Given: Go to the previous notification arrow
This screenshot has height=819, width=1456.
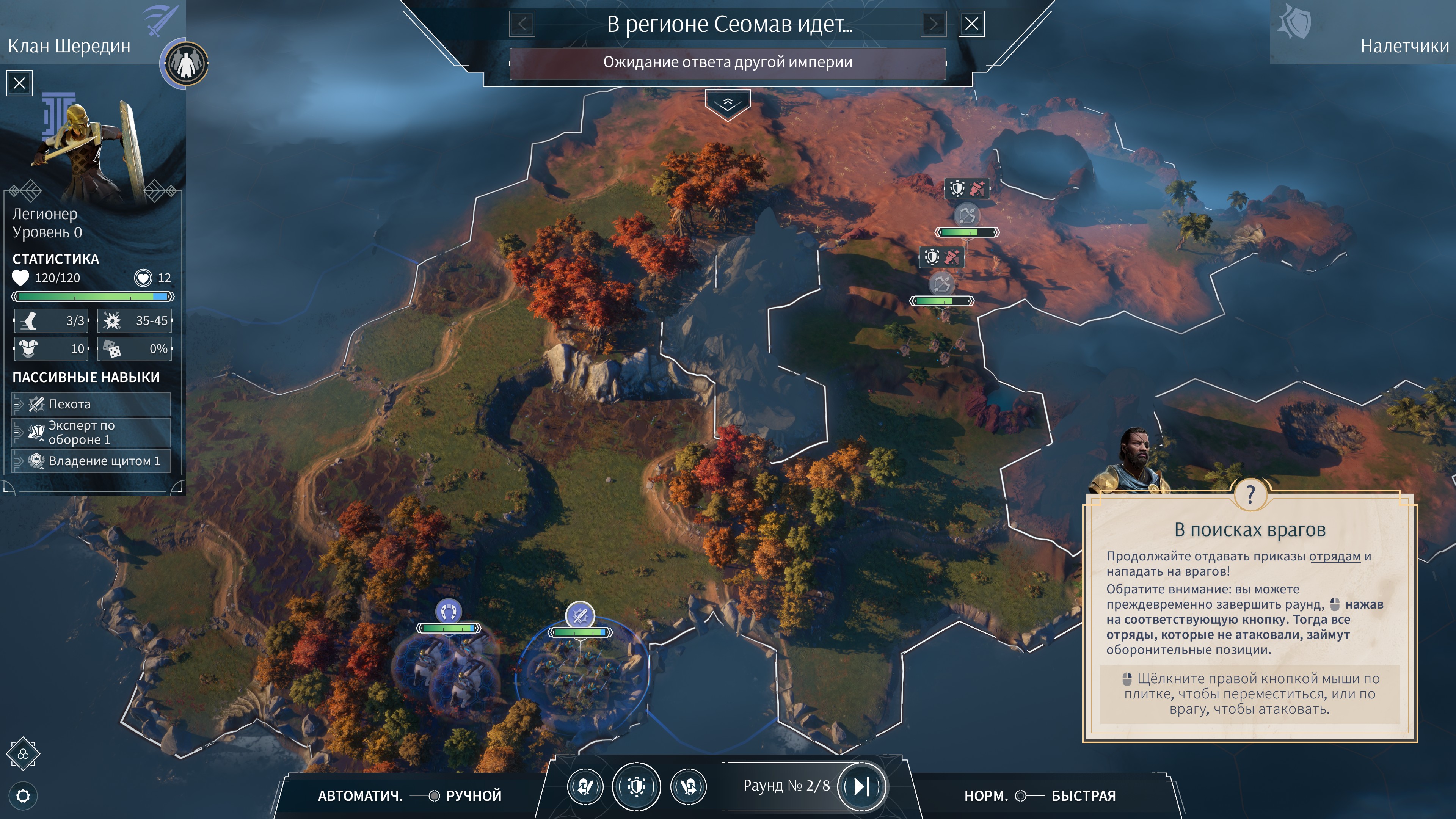Looking at the screenshot, I should point(522,24).
